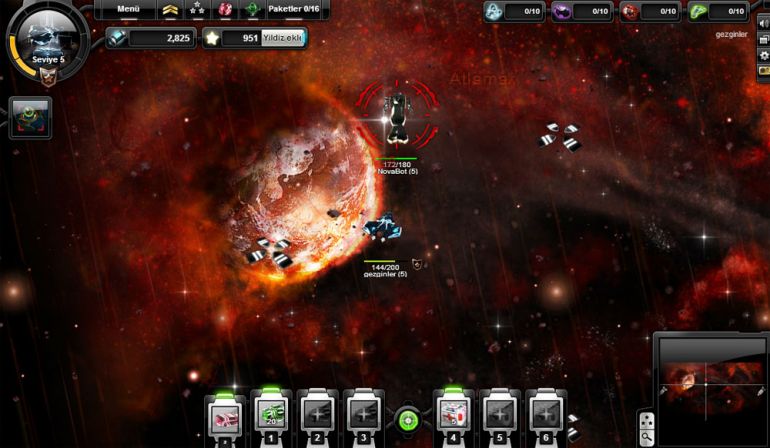This screenshot has height=448, width=770.
Task: Click the green ship icon in top bar
Action: [x=253, y=10]
